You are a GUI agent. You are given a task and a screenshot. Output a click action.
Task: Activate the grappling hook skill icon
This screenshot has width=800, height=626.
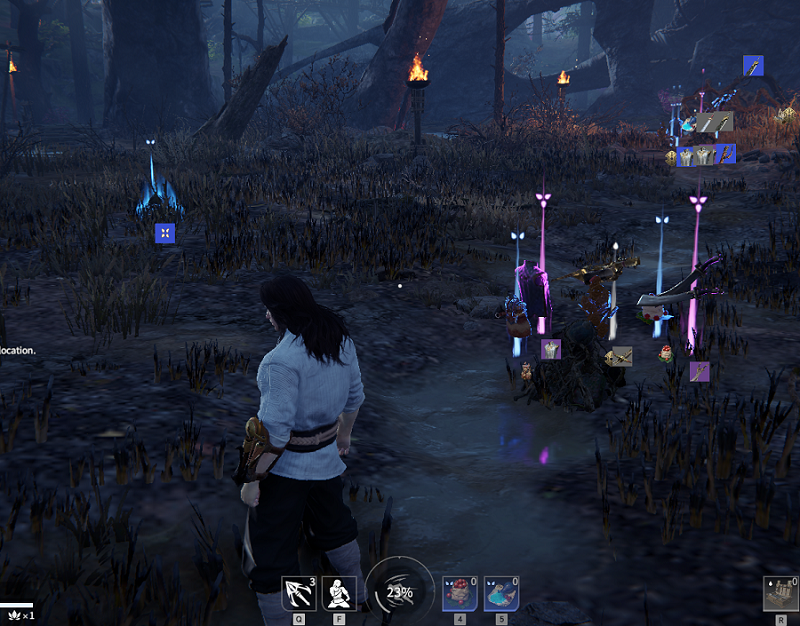click(x=298, y=593)
